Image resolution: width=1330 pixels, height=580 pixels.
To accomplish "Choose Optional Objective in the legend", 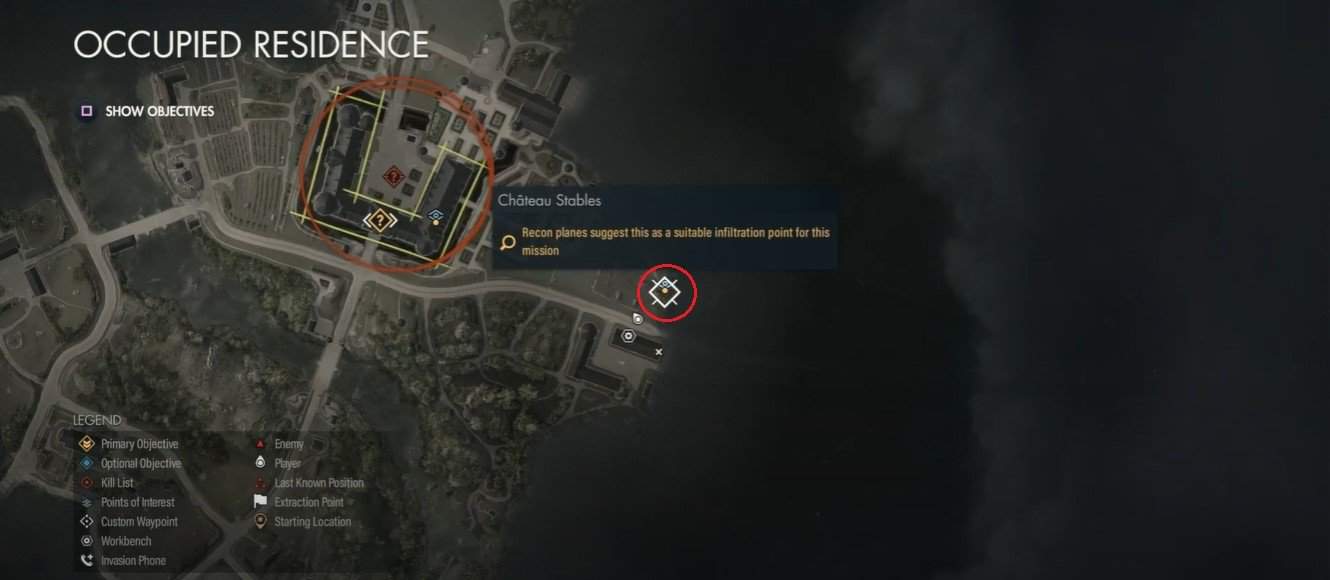I will pyautogui.click(x=140, y=464).
